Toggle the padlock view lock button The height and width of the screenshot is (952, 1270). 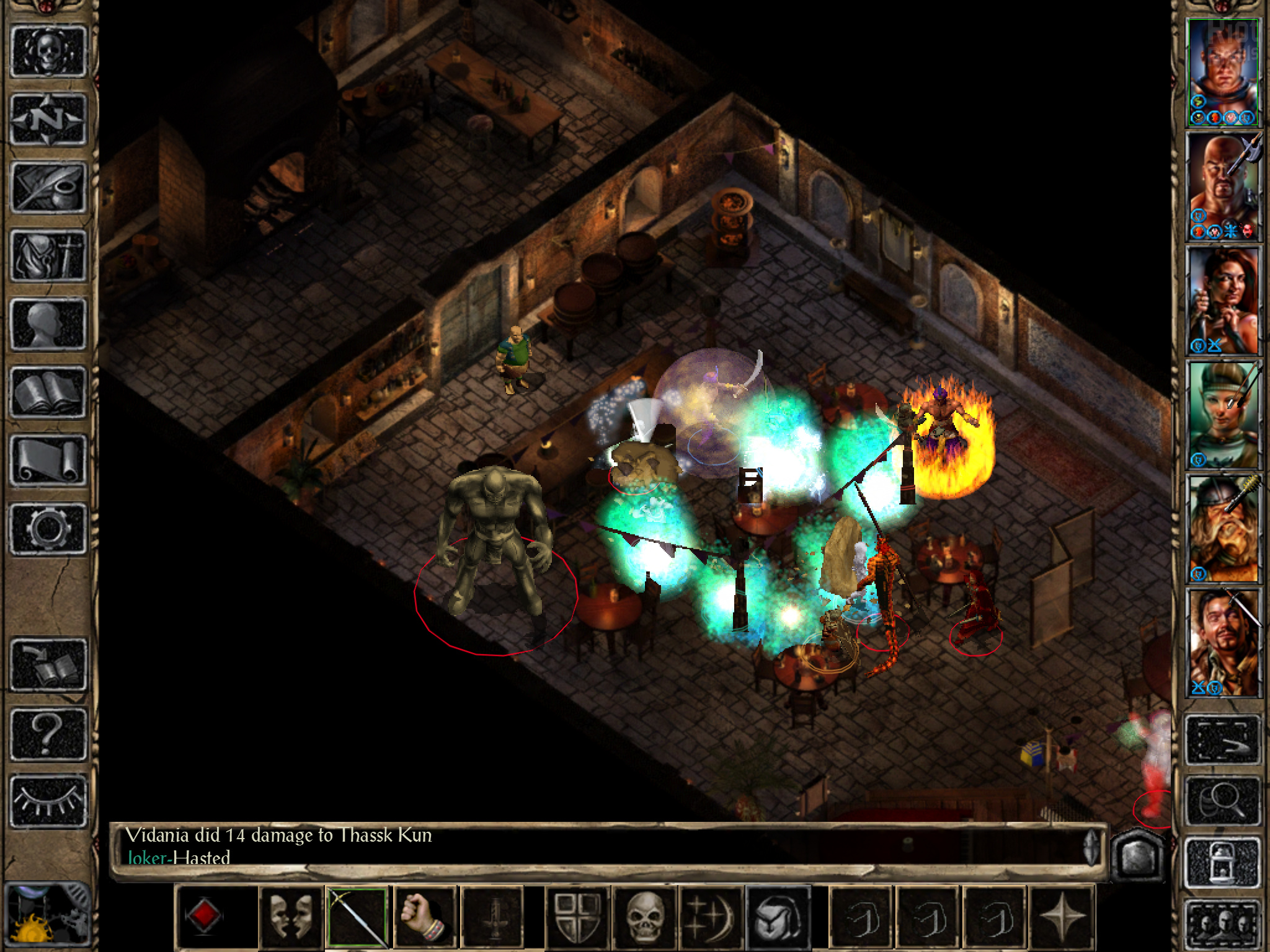[1223, 862]
